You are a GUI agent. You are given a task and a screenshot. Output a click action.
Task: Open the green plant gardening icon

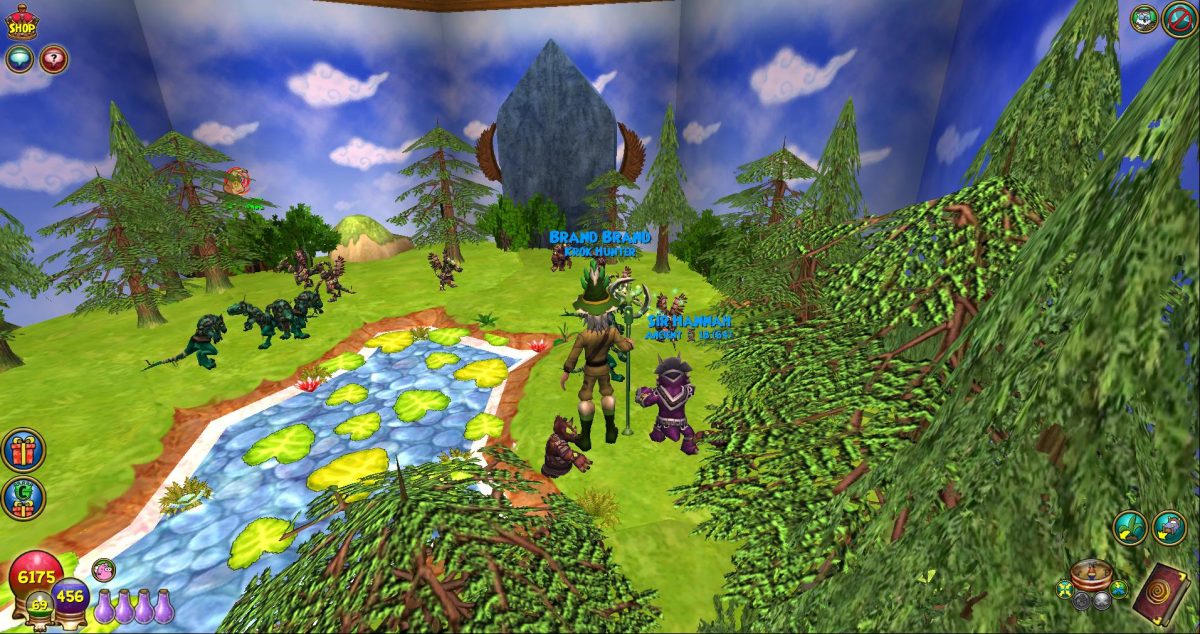[1132, 528]
